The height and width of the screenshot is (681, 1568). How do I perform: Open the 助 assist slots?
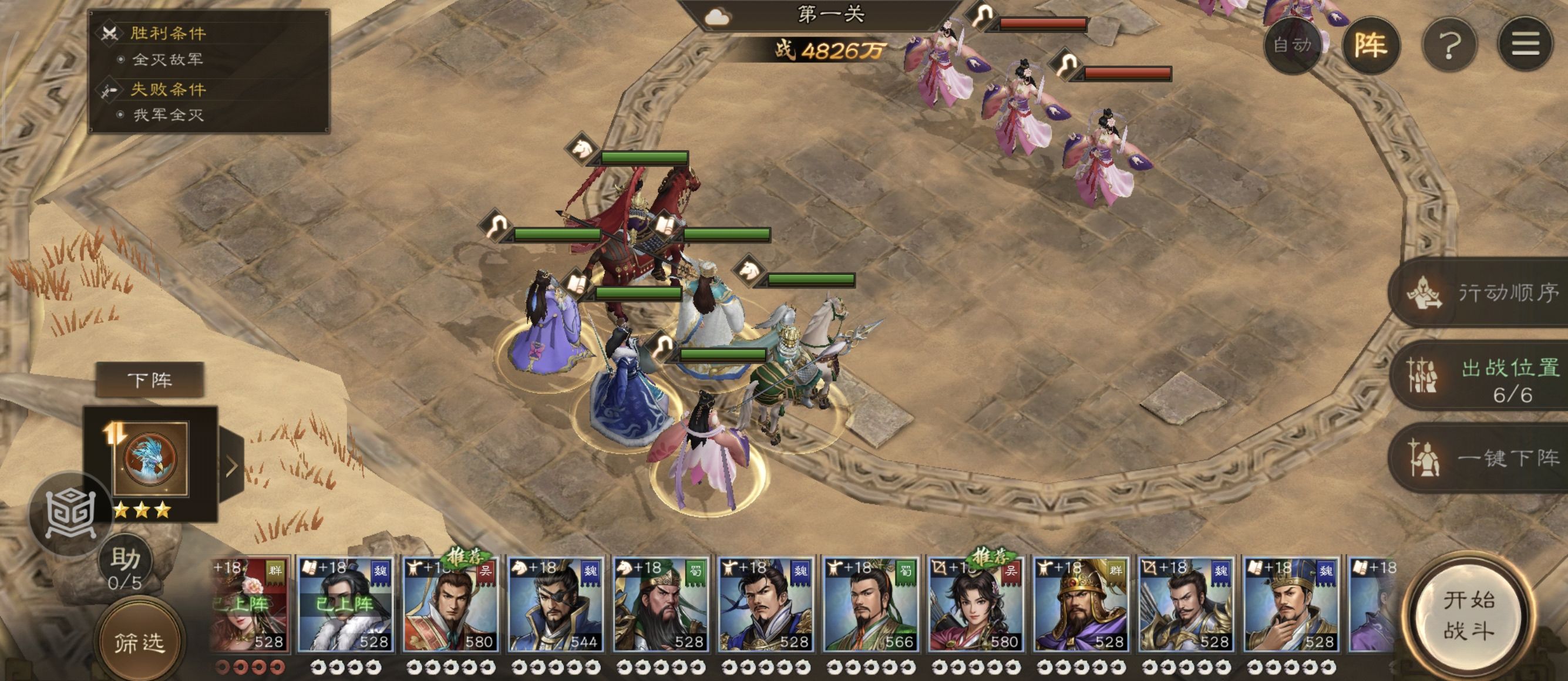pyautogui.click(x=126, y=565)
